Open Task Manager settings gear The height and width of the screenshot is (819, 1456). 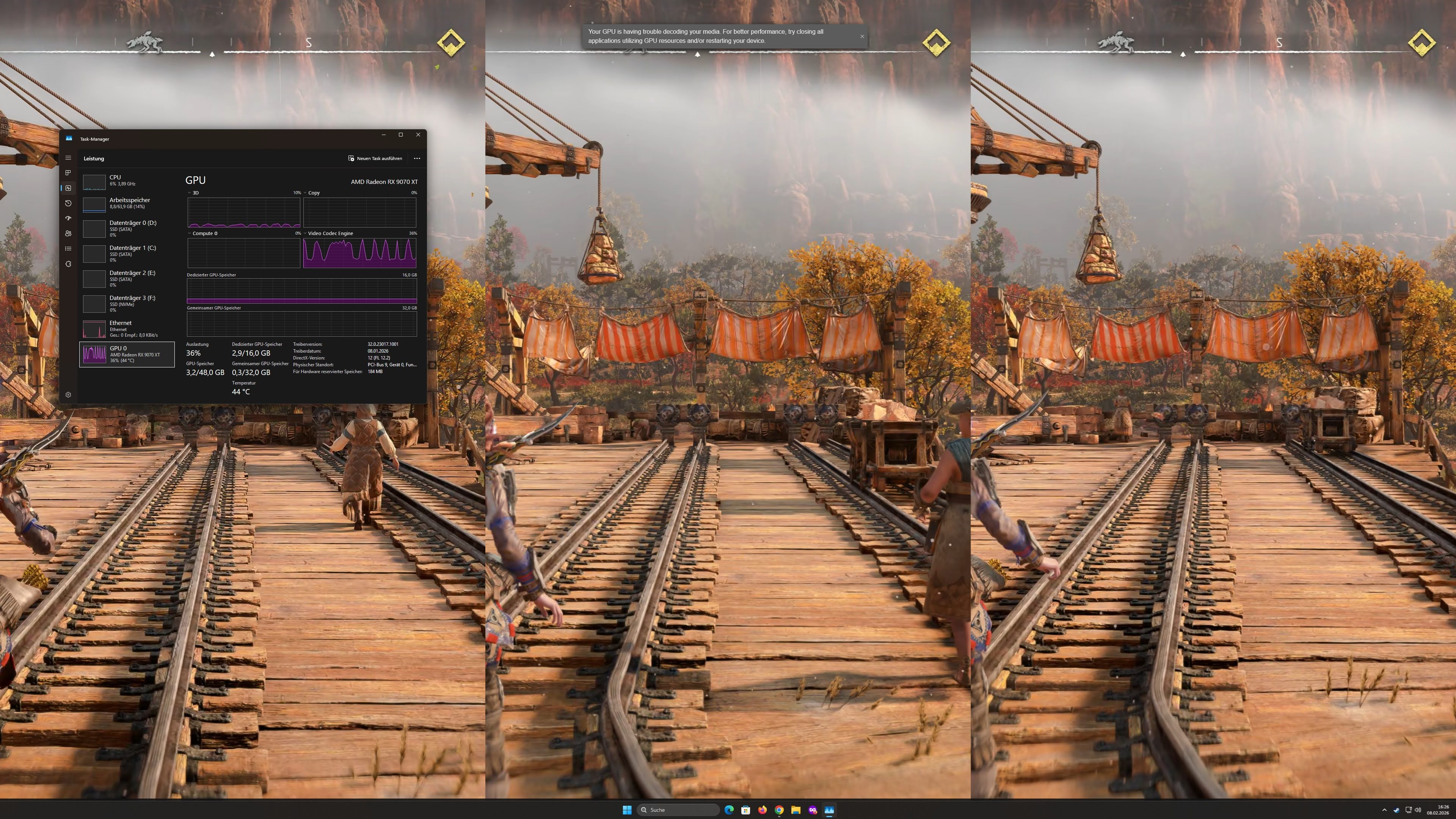point(68,394)
